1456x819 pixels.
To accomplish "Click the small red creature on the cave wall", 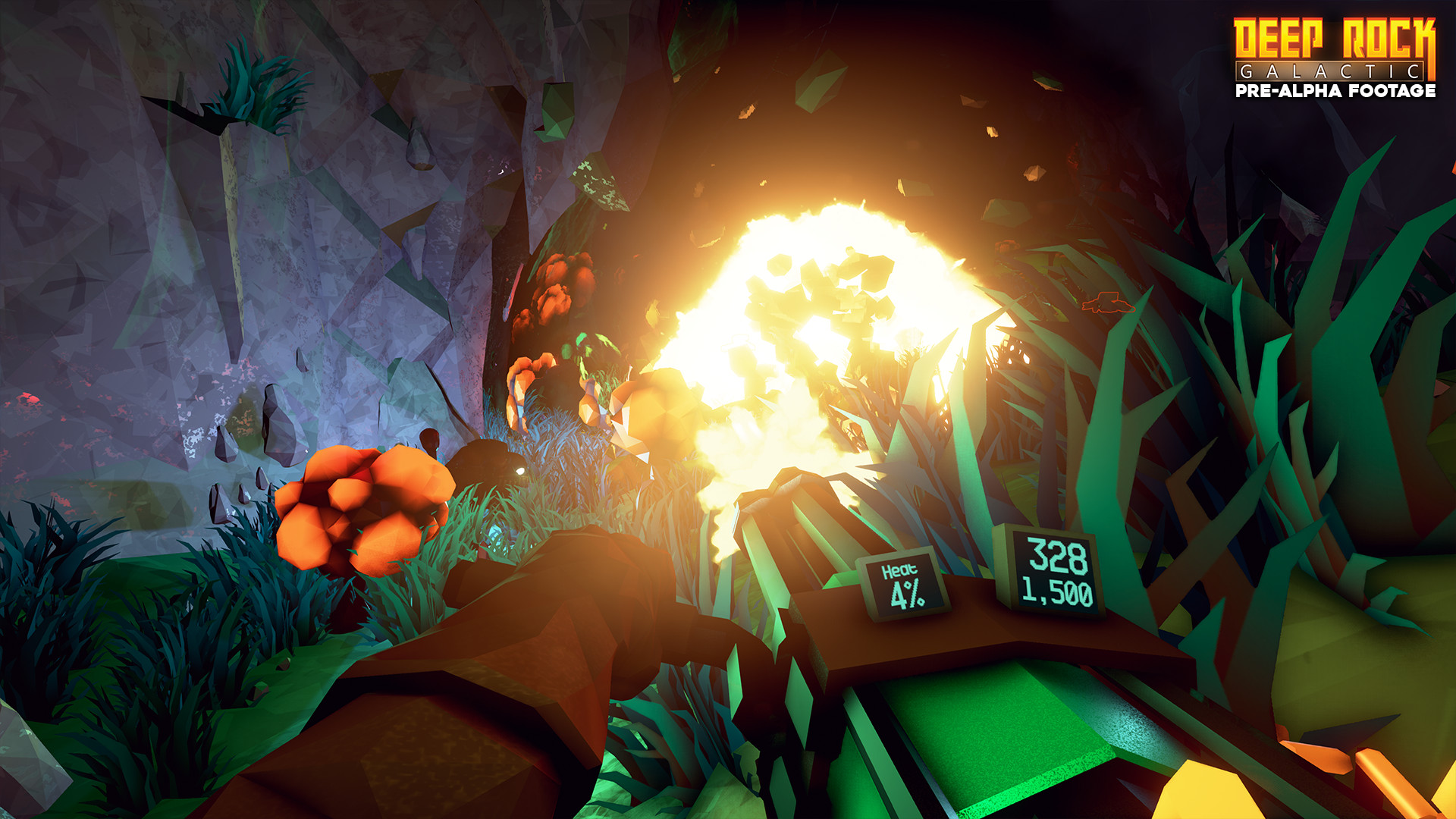I will 1109,303.
